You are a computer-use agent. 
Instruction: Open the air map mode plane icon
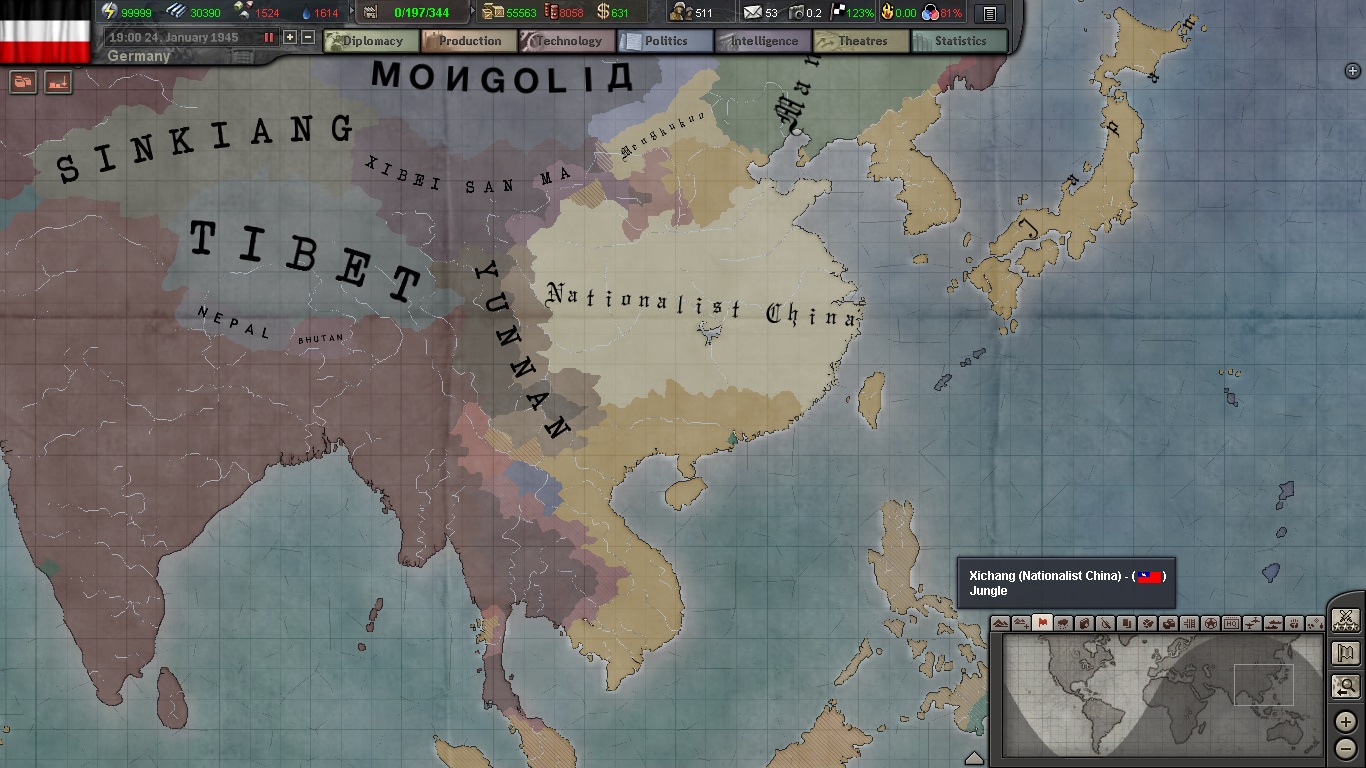[x=1254, y=624]
